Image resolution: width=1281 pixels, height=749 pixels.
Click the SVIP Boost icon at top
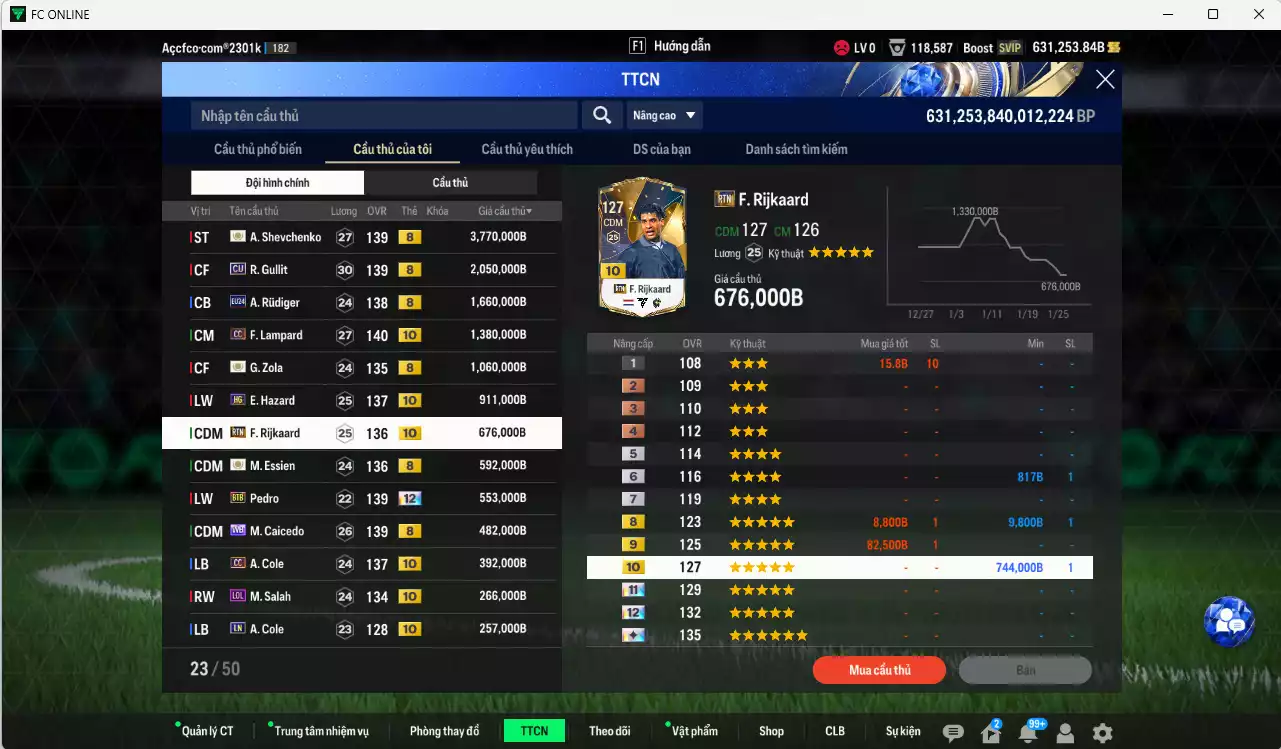click(x=1009, y=47)
